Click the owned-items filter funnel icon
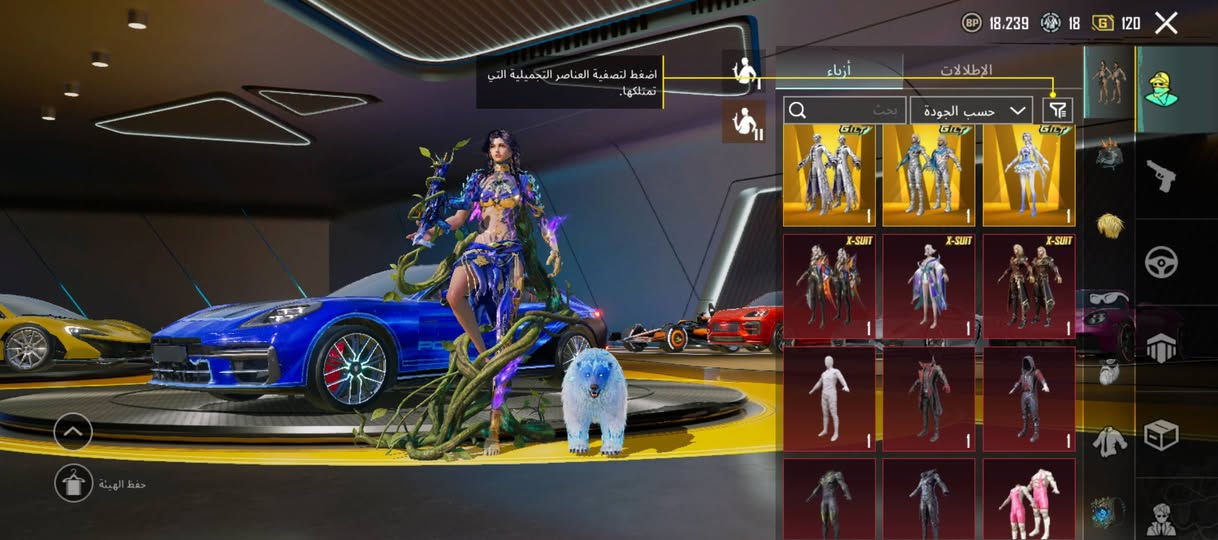This screenshot has height=540, width=1218. pyautogui.click(x=1057, y=110)
